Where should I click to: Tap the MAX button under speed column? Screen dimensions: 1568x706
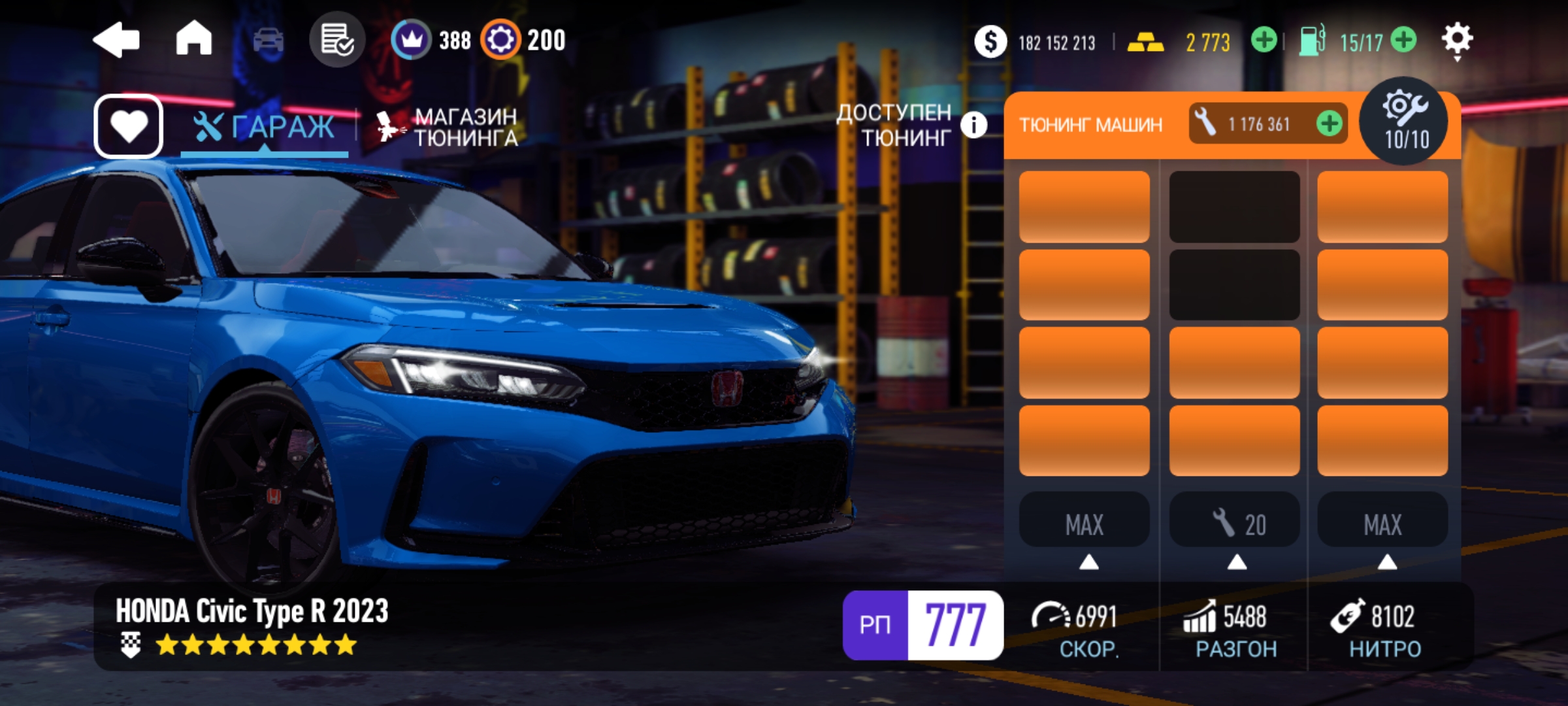tap(1084, 524)
